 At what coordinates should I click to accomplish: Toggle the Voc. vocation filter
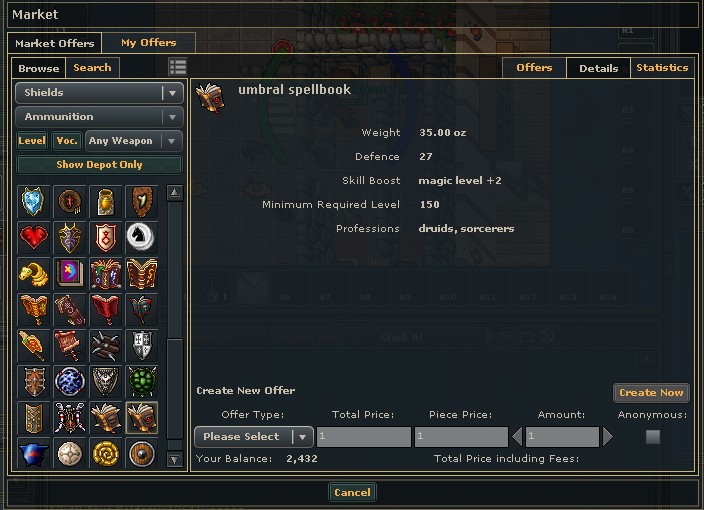[x=67, y=141]
